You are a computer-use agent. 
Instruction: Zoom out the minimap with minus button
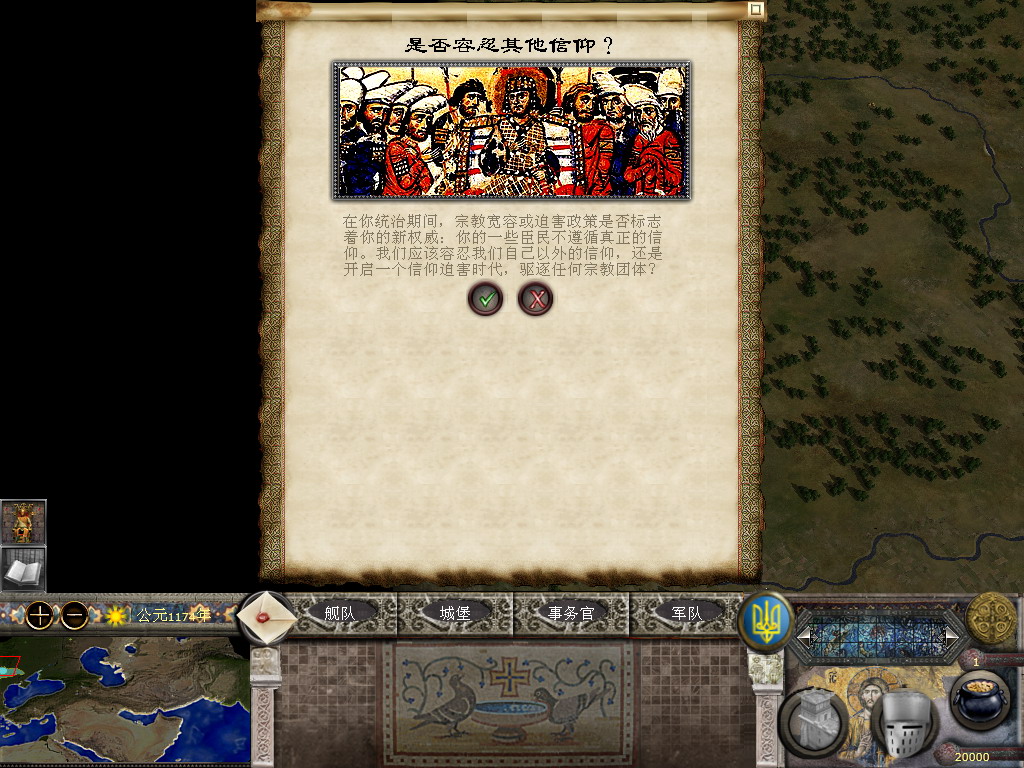[74, 615]
